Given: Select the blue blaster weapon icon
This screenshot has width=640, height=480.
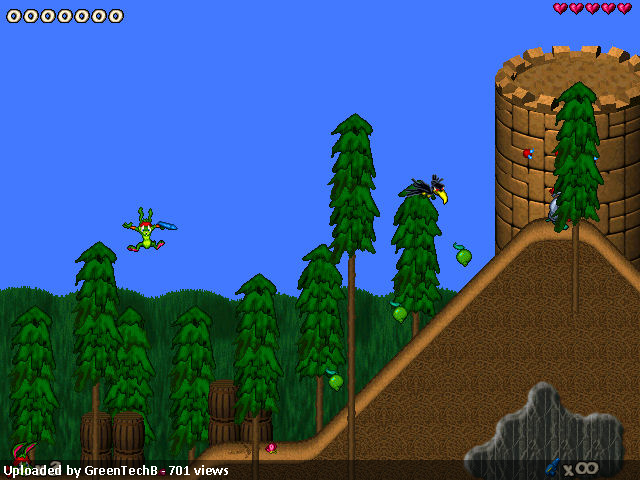Looking at the screenshot, I should coord(553,466).
